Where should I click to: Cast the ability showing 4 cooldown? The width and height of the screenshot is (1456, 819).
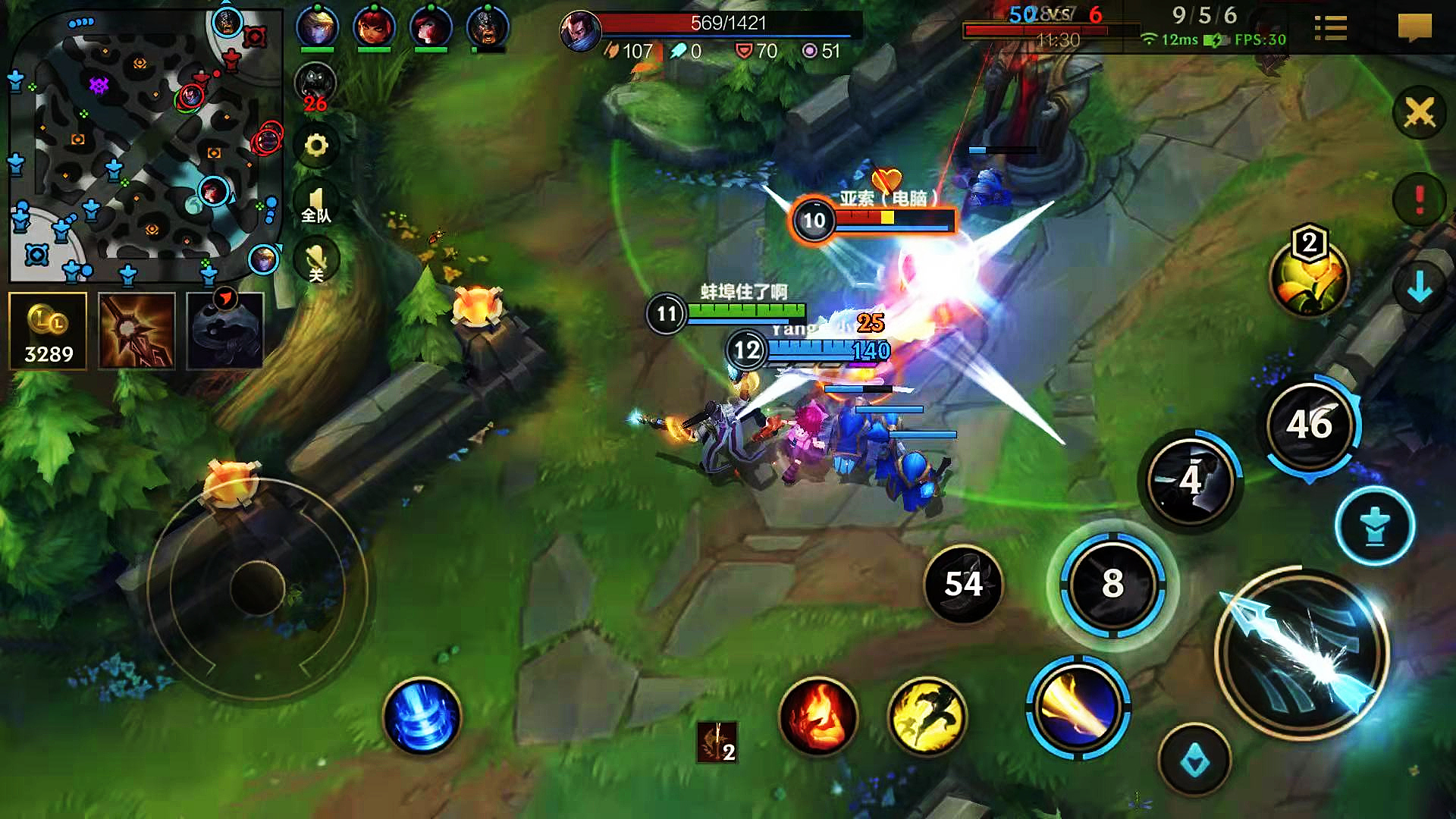1191,480
